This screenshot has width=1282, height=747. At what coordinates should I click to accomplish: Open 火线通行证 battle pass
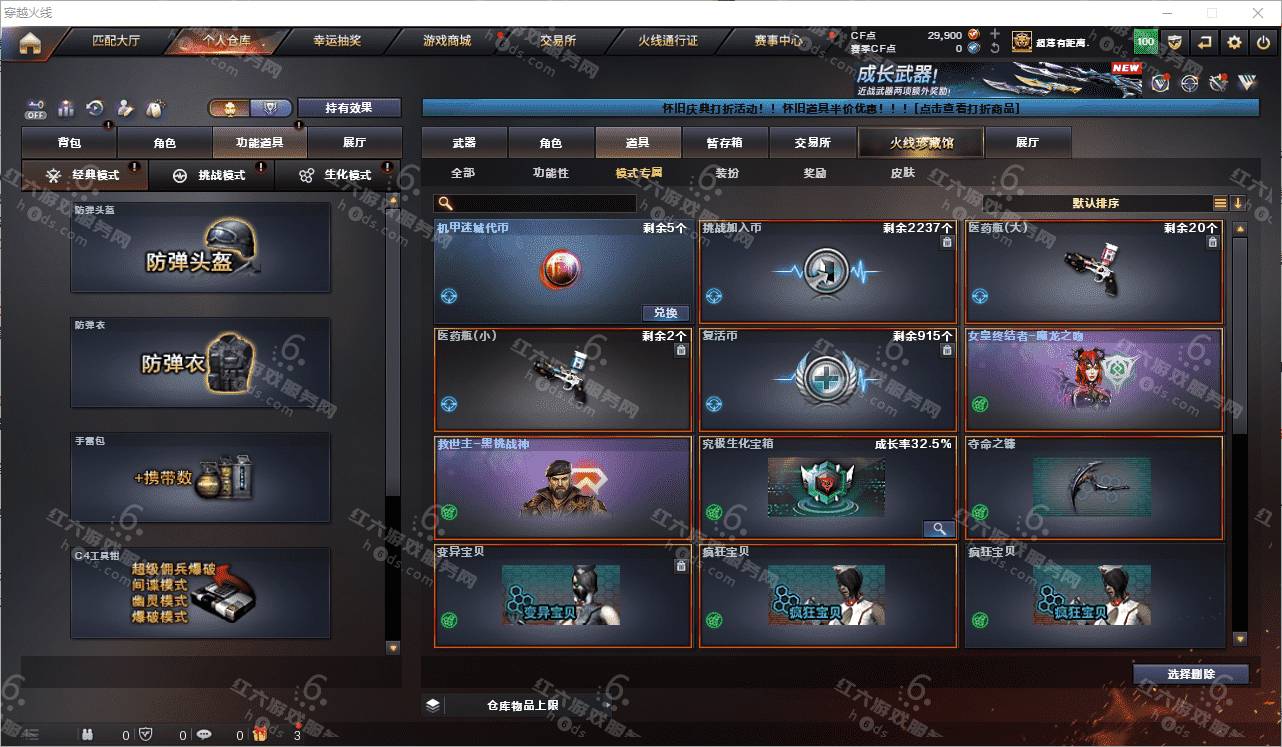coord(668,41)
